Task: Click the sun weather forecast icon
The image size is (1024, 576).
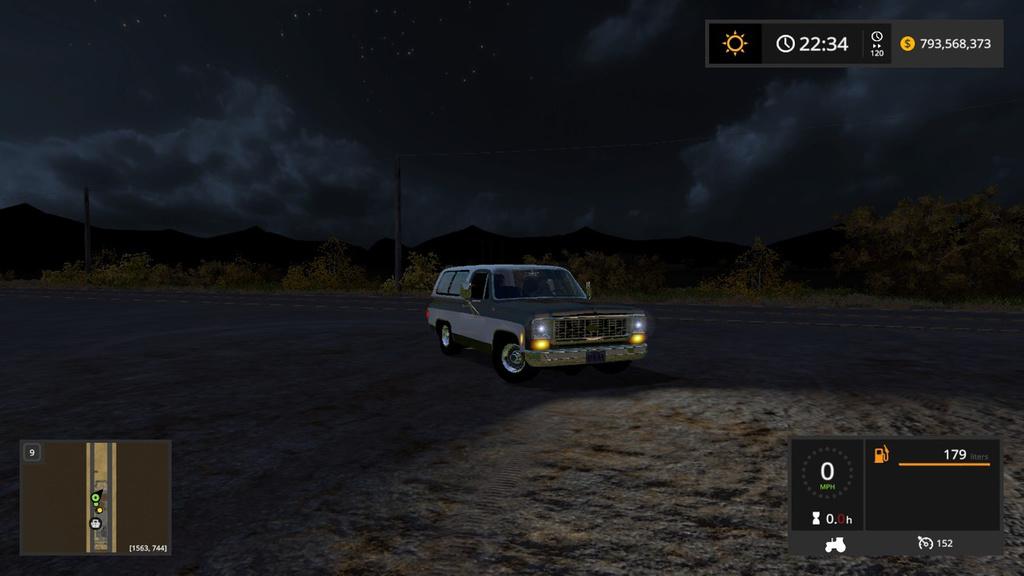Action: pyautogui.click(x=735, y=44)
